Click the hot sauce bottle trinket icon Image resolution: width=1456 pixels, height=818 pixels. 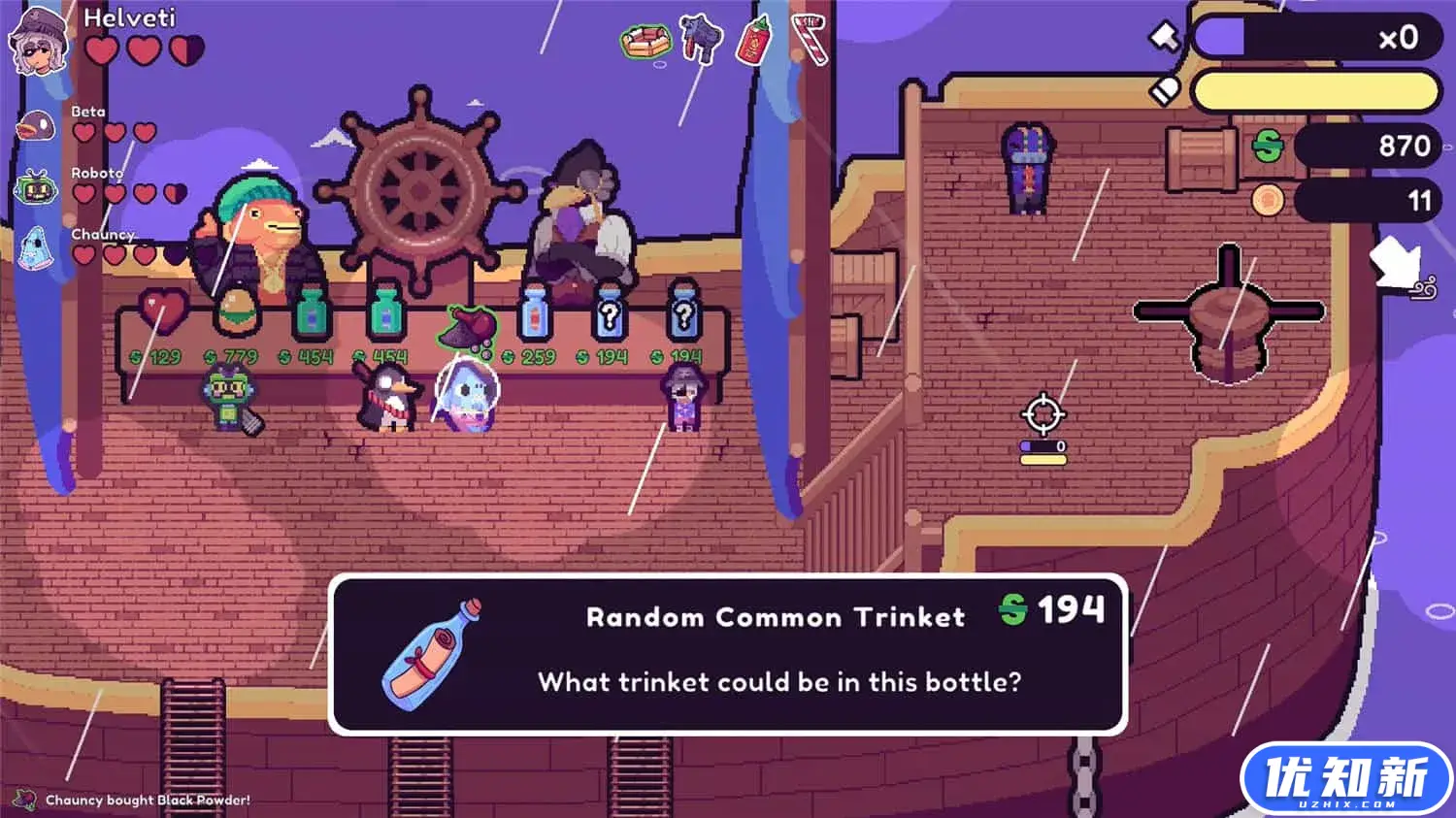pos(753,40)
